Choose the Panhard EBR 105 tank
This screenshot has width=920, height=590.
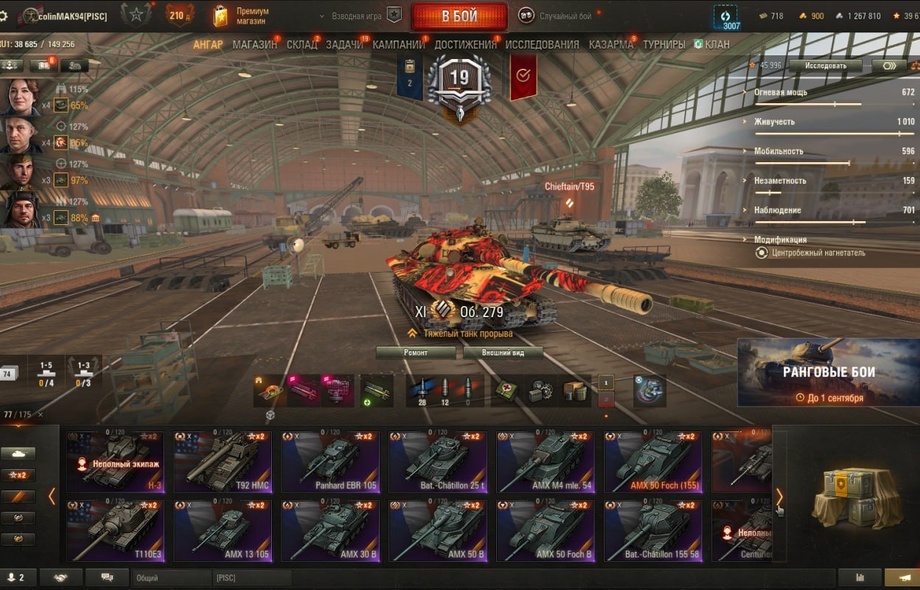[330, 462]
